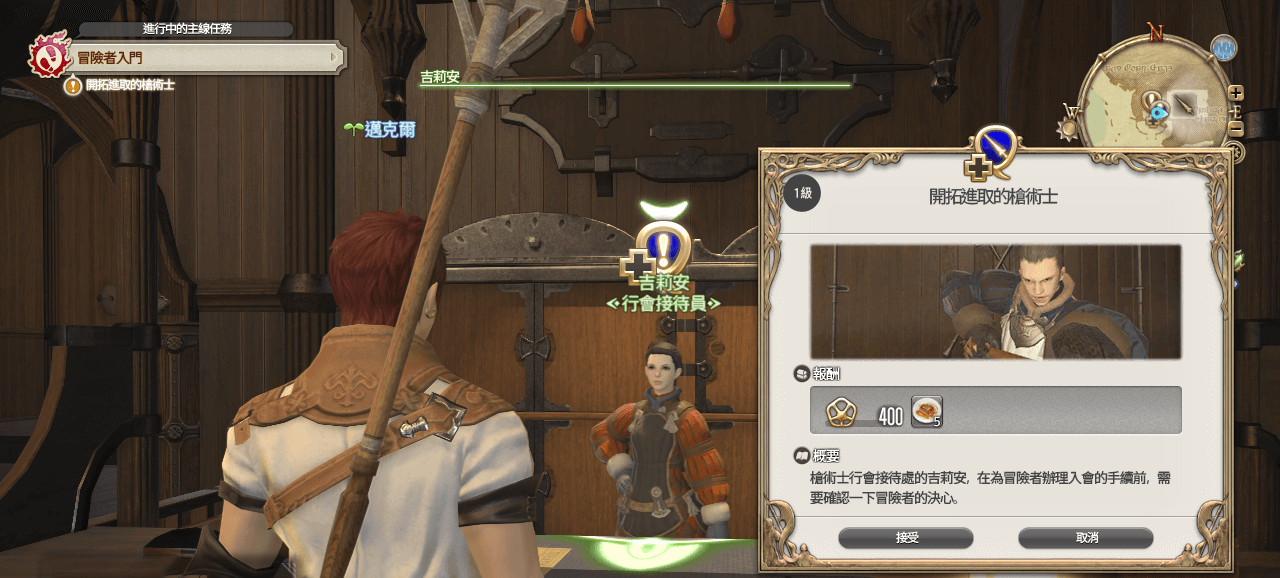Click the 開拓進取的槍術士 quest tracker entry
The height and width of the screenshot is (578, 1280).
pyautogui.click(x=130, y=86)
